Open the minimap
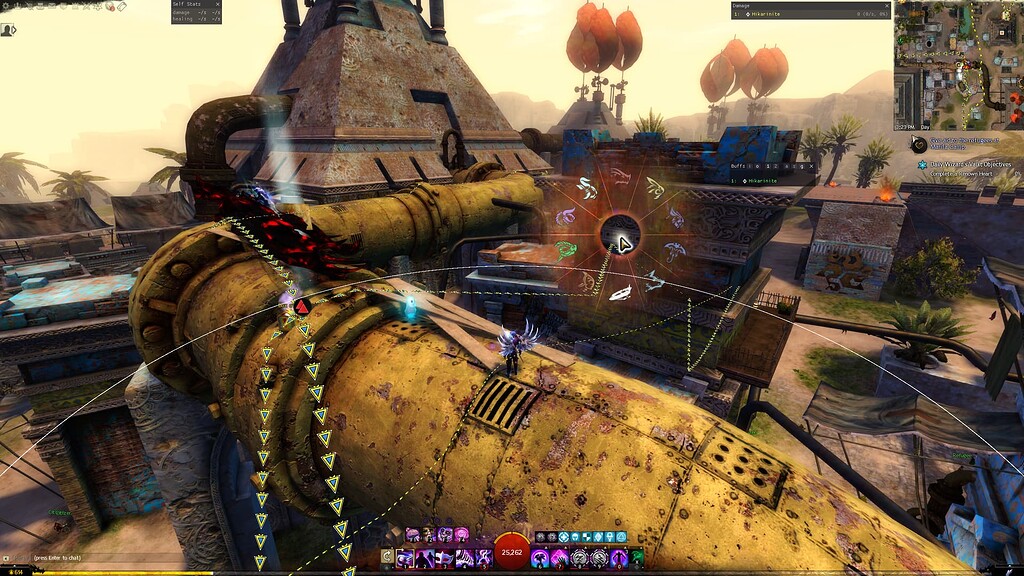 click(957, 67)
